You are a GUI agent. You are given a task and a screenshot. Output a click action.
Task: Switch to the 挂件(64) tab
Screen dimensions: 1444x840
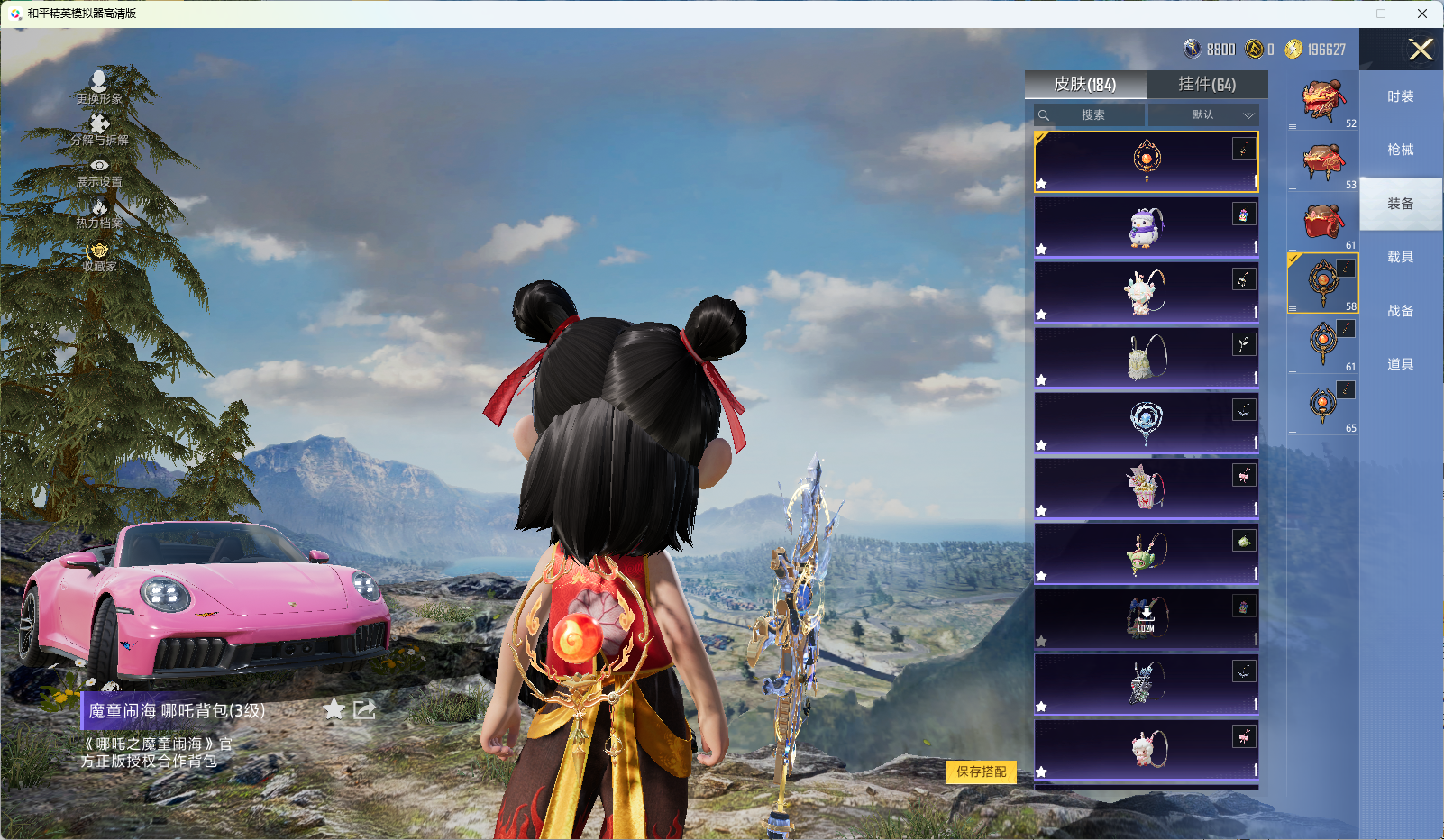(1207, 84)
